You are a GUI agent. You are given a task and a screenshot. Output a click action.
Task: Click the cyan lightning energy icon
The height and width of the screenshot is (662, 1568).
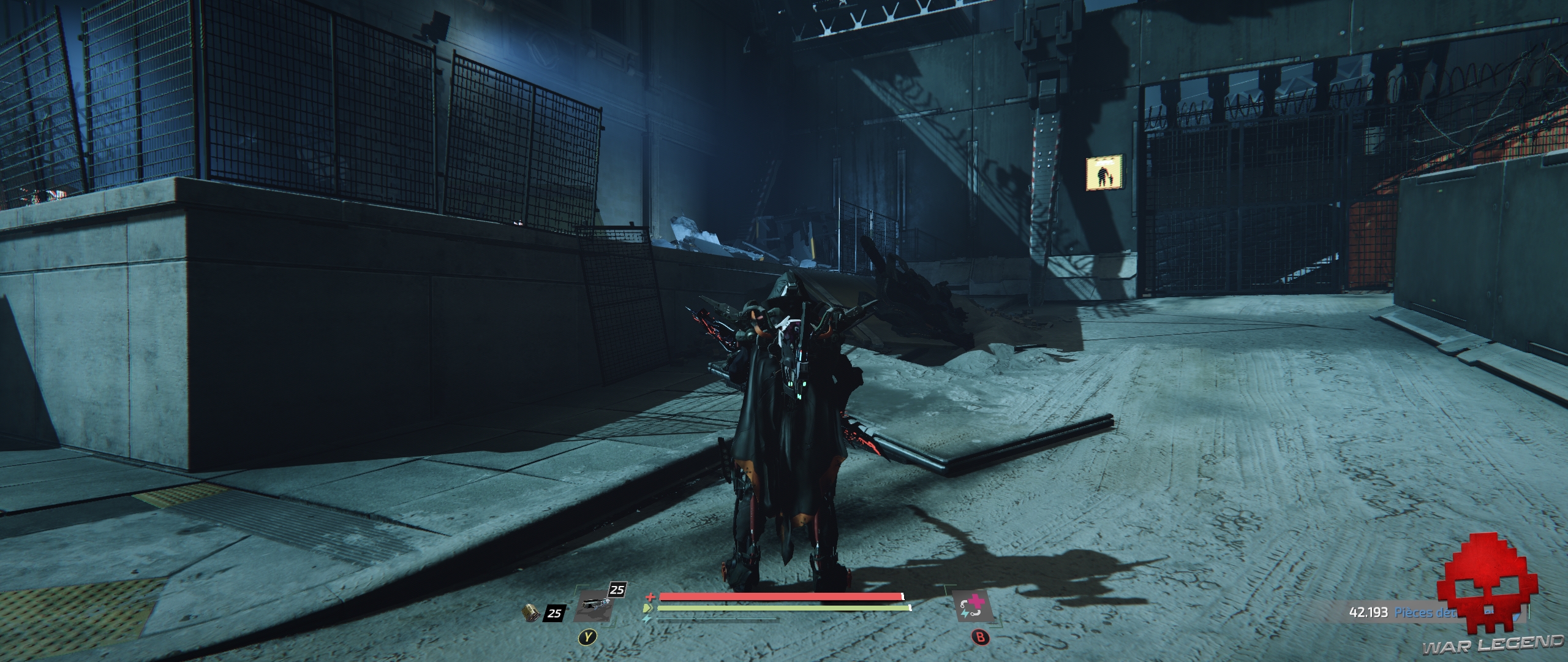(x=647, y=620)
